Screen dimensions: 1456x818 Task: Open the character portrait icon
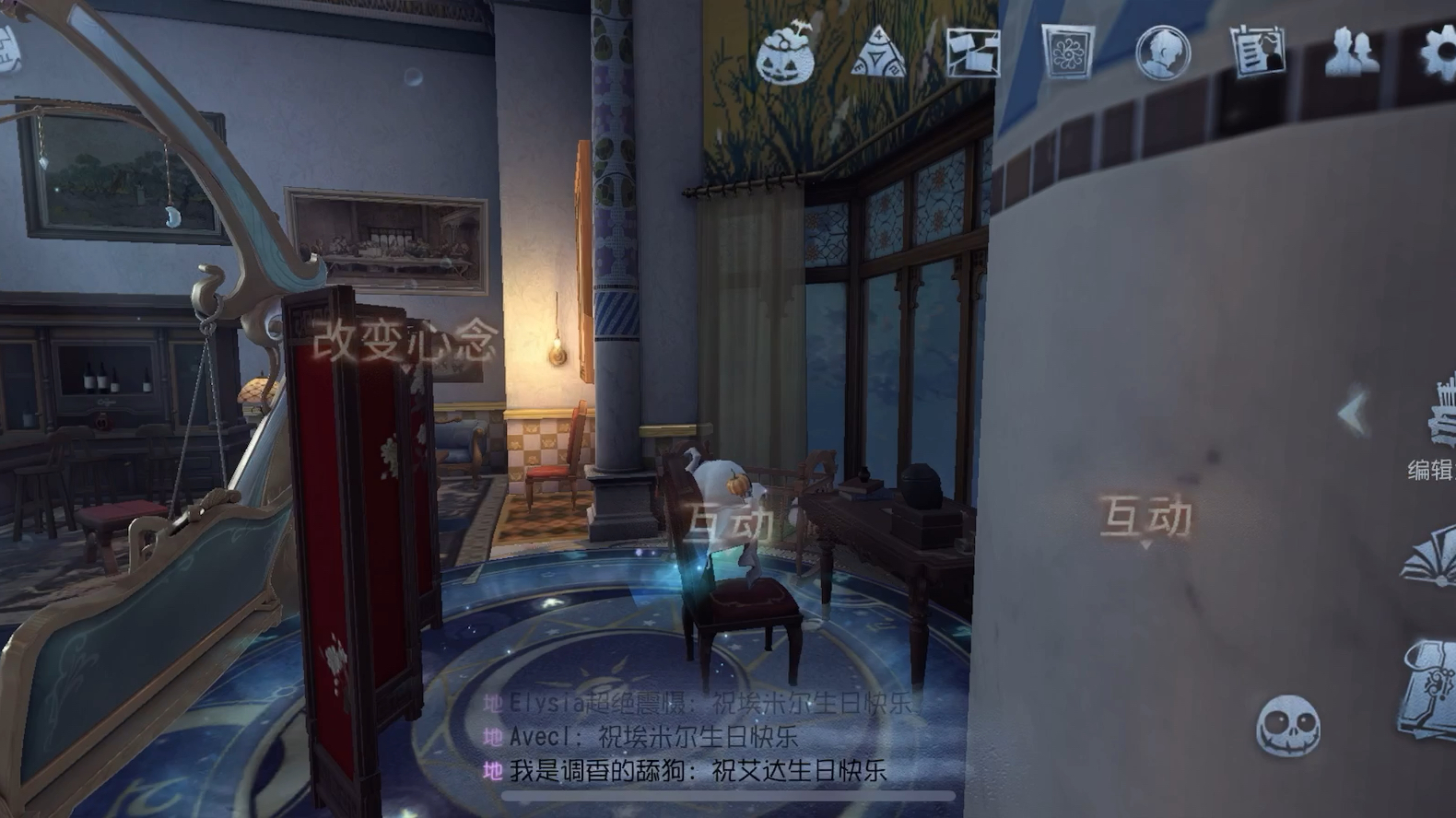1162,53
